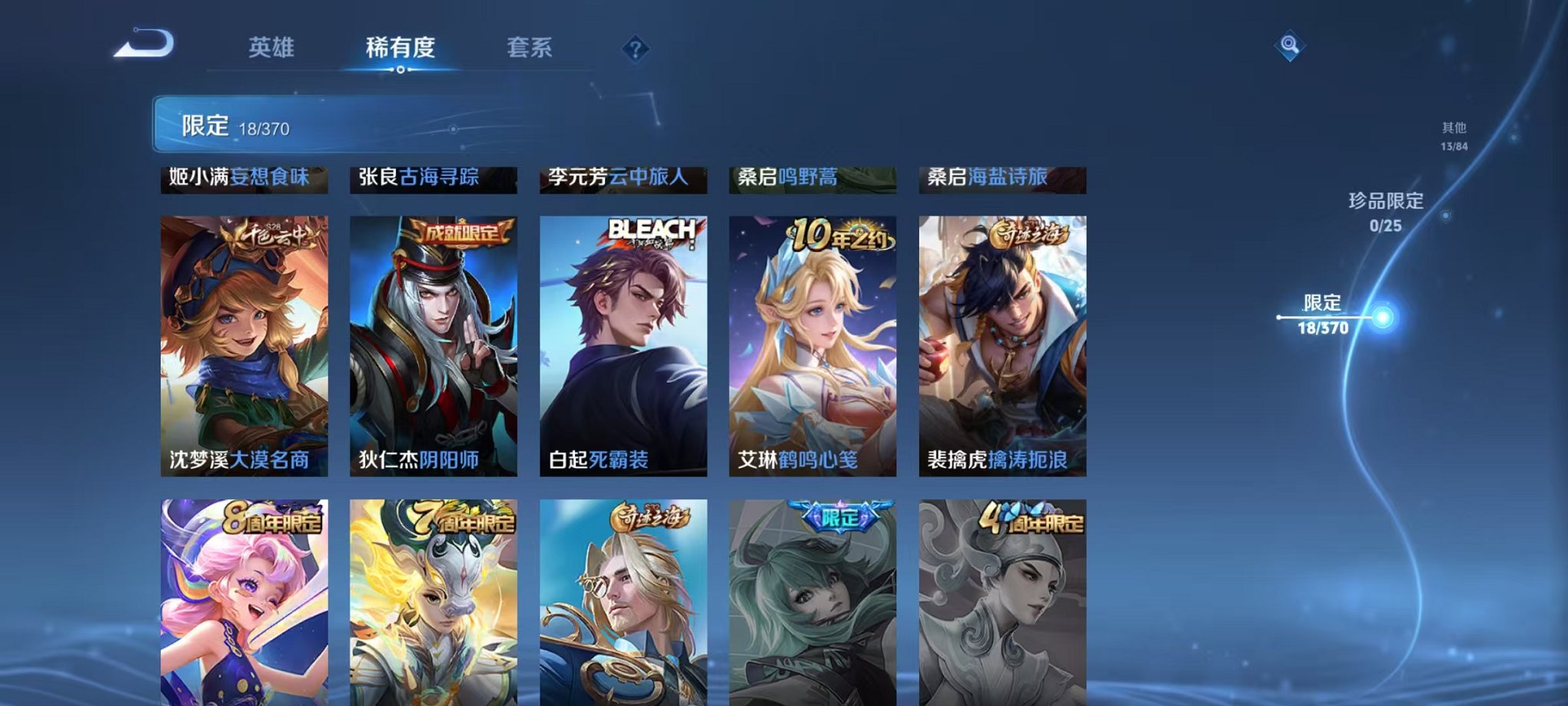
Task: Open the 张良古海寻踪 entry
Action: 433,178
